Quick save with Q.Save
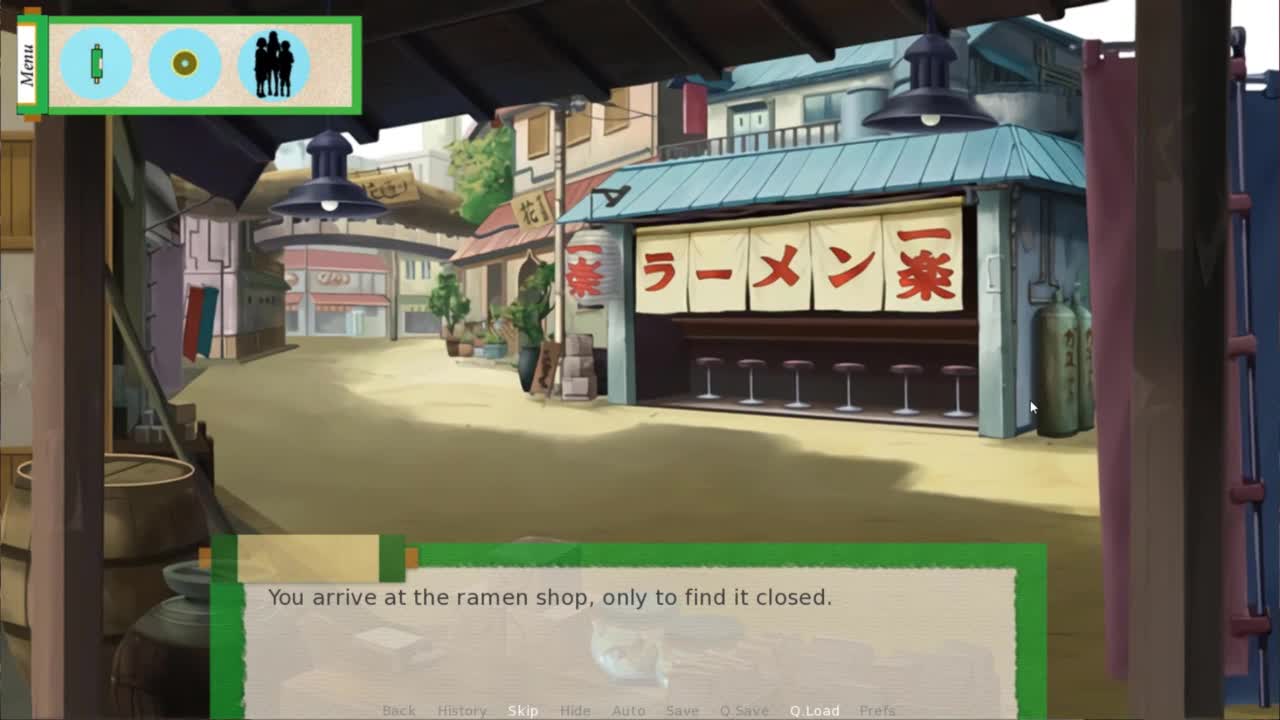1280x720 pixels. 744,710
